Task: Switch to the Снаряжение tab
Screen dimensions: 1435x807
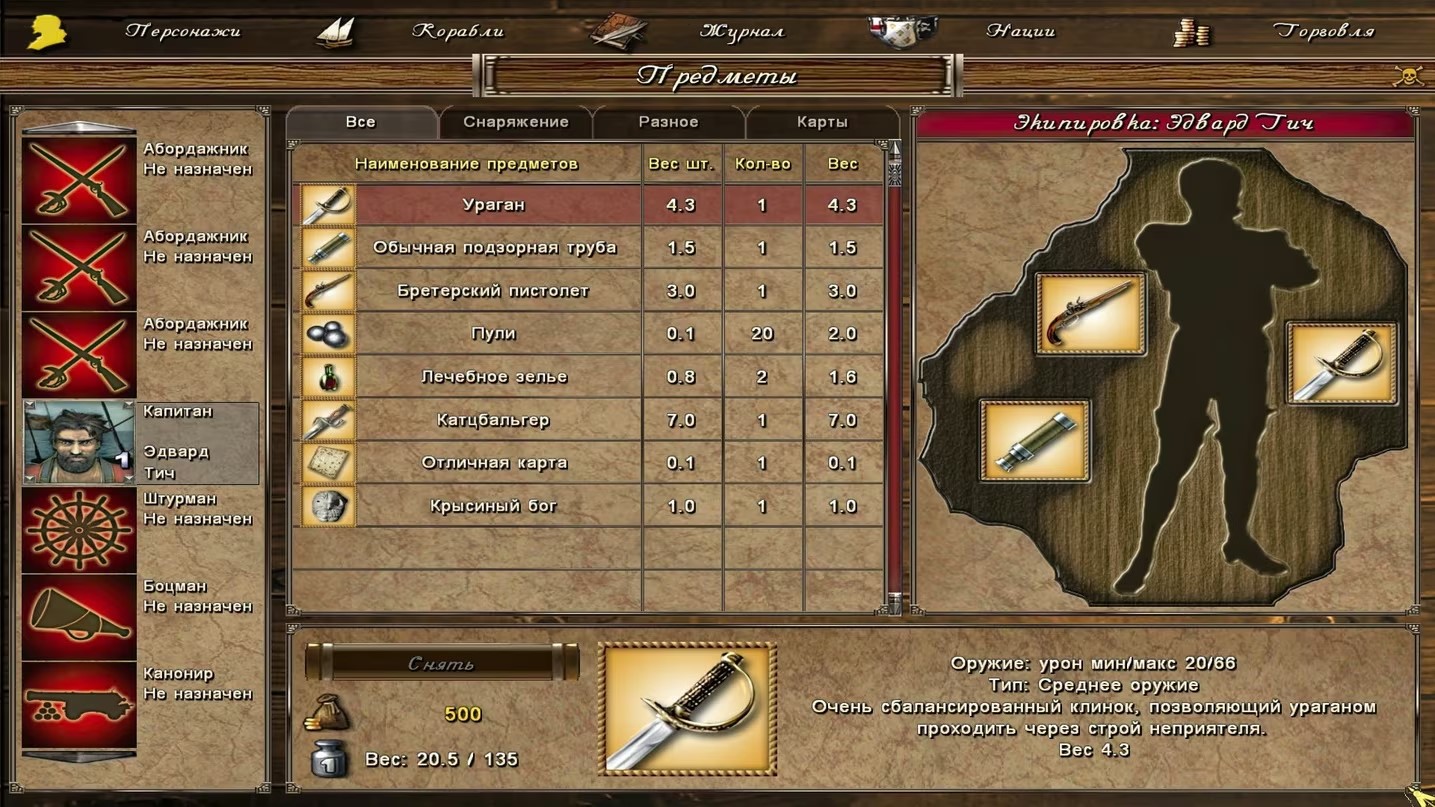Action: pos(515,122)
